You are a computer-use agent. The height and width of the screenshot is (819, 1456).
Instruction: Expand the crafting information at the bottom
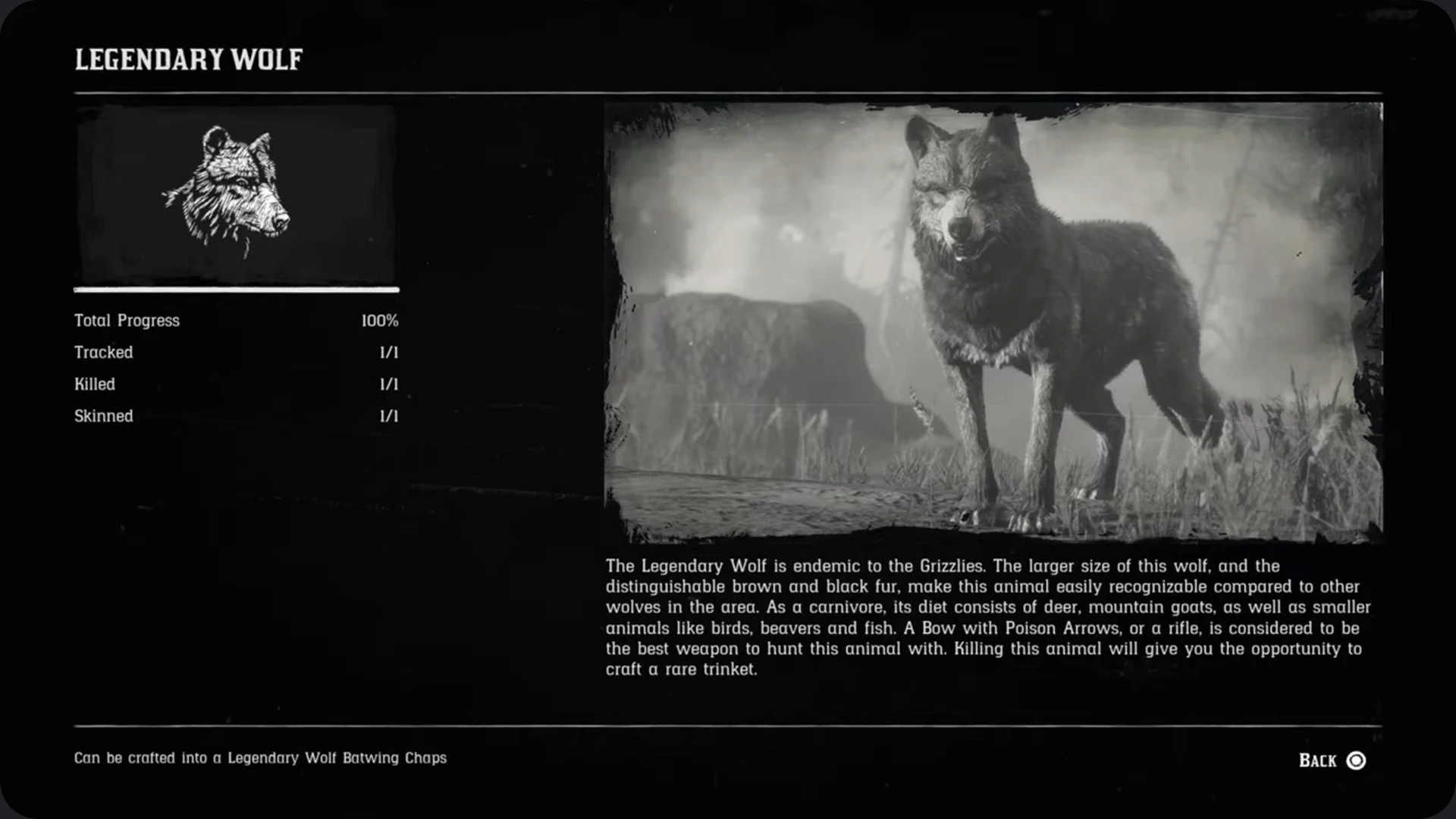(259, 758)
